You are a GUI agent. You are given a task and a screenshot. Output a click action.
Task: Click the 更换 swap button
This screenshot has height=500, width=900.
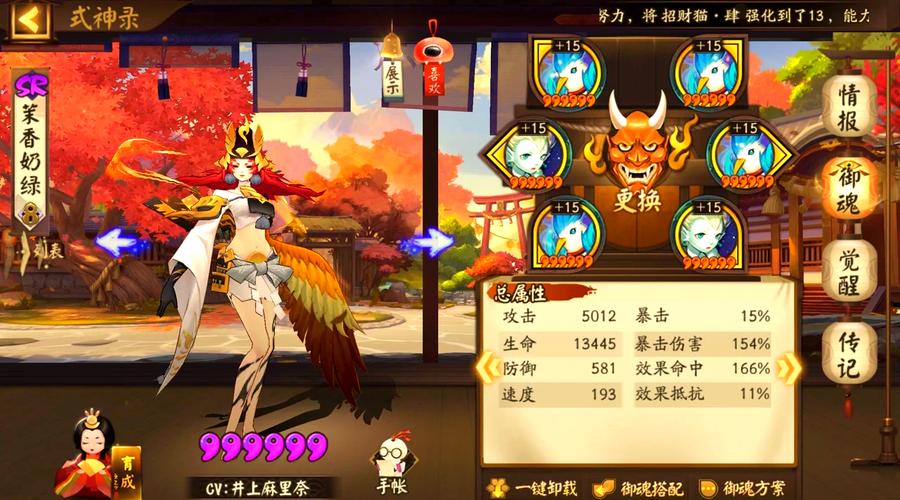coord(637,200)
